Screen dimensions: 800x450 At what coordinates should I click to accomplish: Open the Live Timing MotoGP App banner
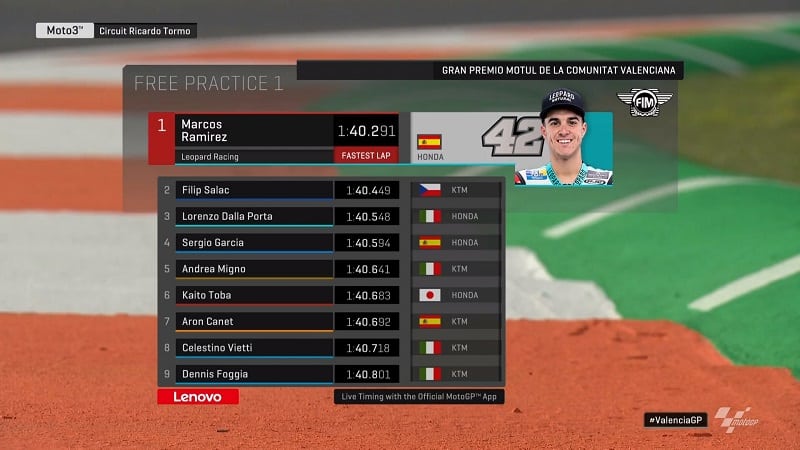click(x=418, y=397)
